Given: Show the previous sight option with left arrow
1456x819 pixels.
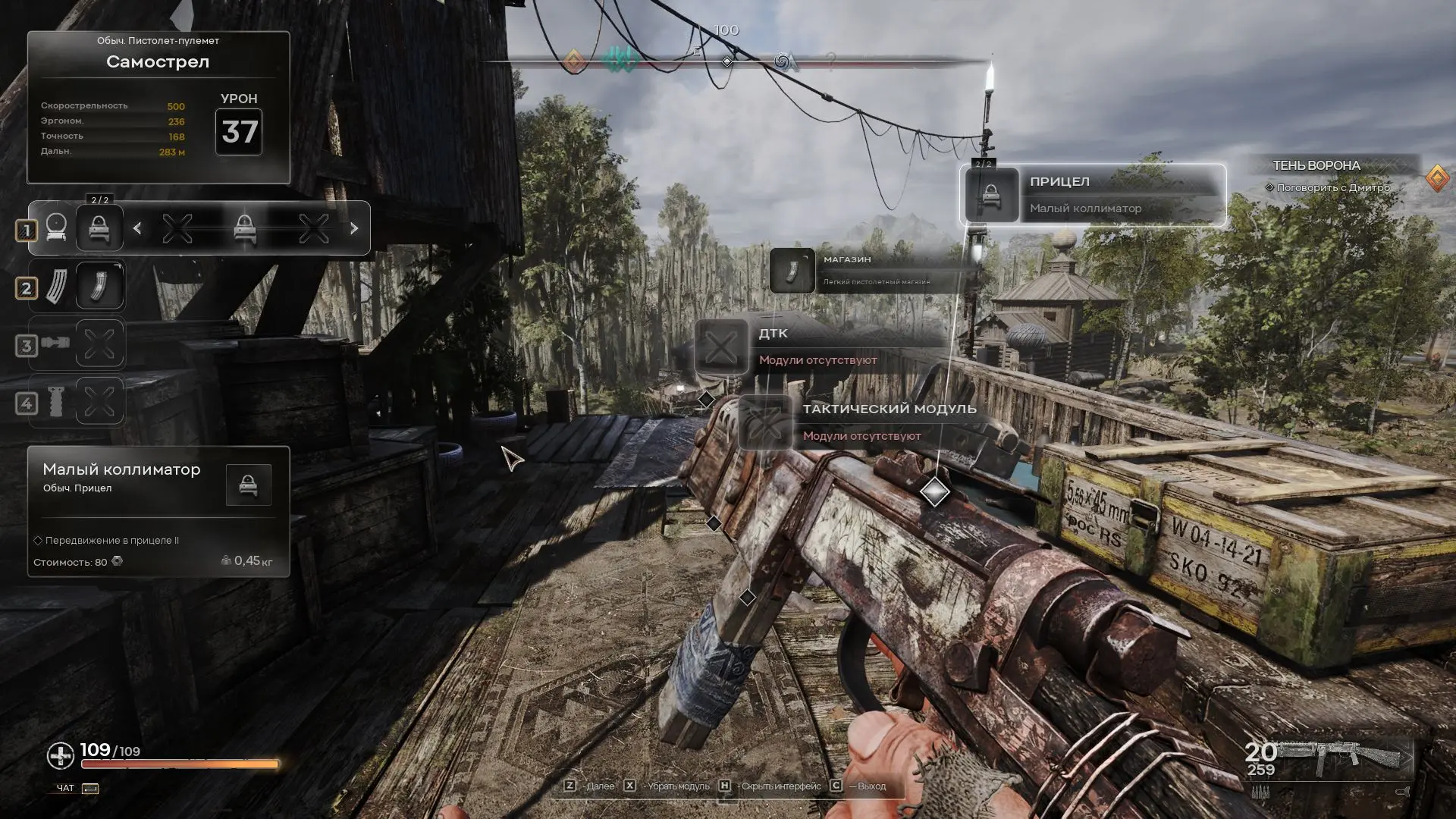Looking at the screenshot, I should pos(137,228).
